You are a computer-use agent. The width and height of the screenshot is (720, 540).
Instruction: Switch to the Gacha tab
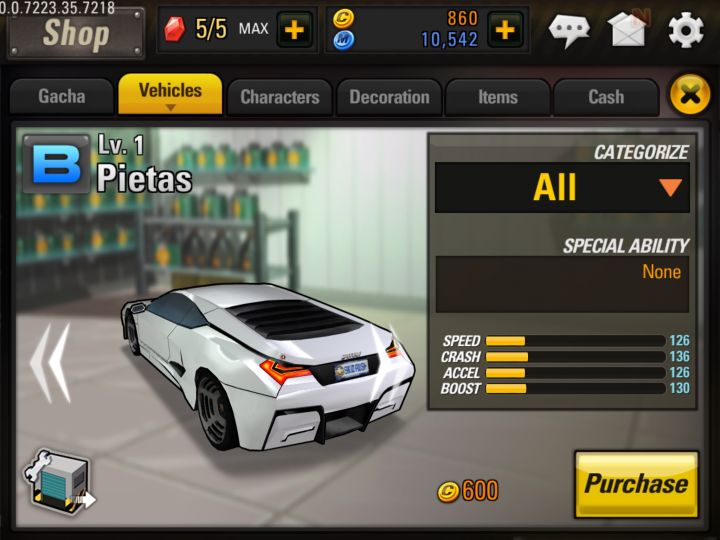click(x=62, y=97)
